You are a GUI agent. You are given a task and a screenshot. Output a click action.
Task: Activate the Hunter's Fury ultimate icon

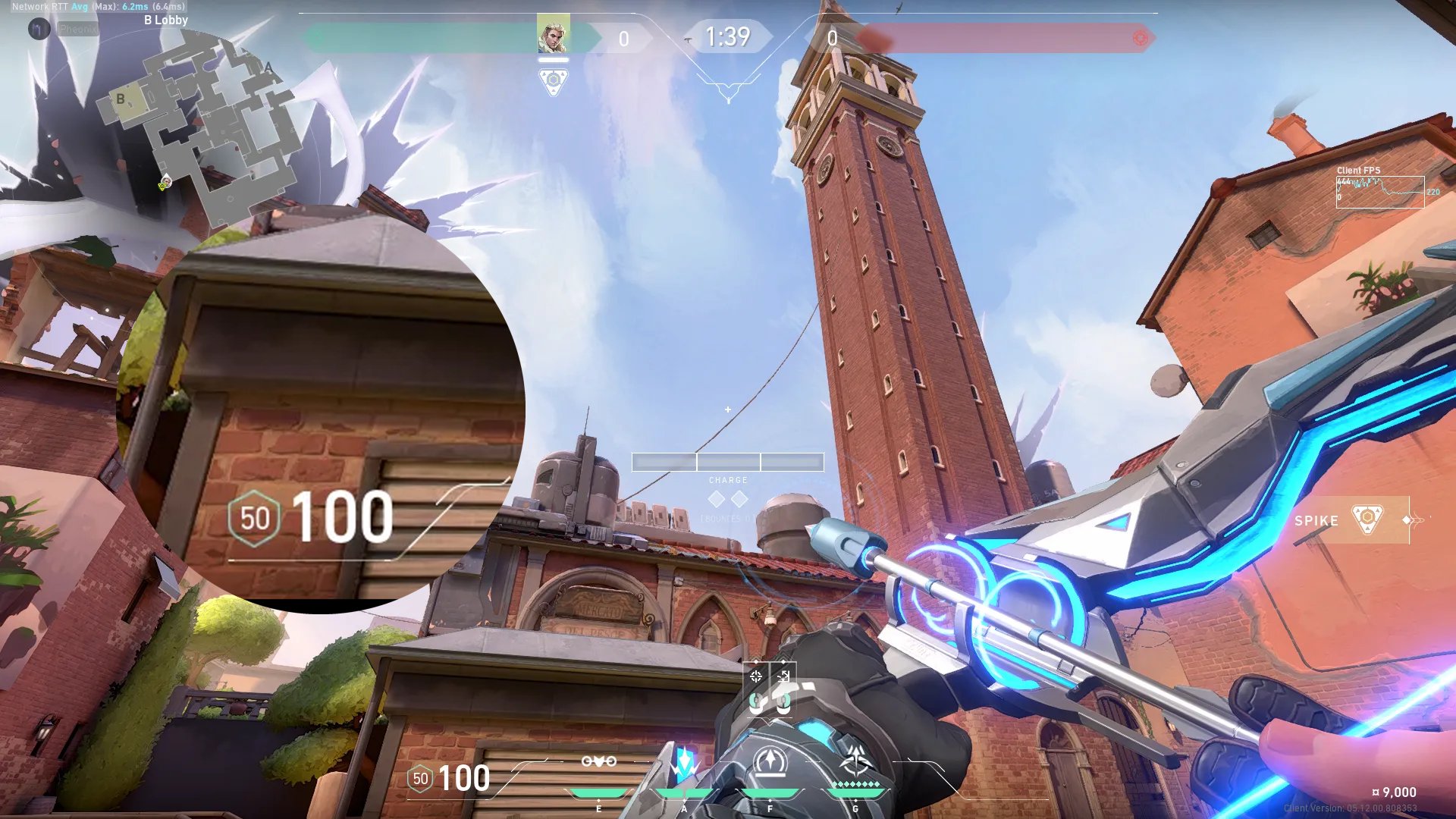pos(856,761)
